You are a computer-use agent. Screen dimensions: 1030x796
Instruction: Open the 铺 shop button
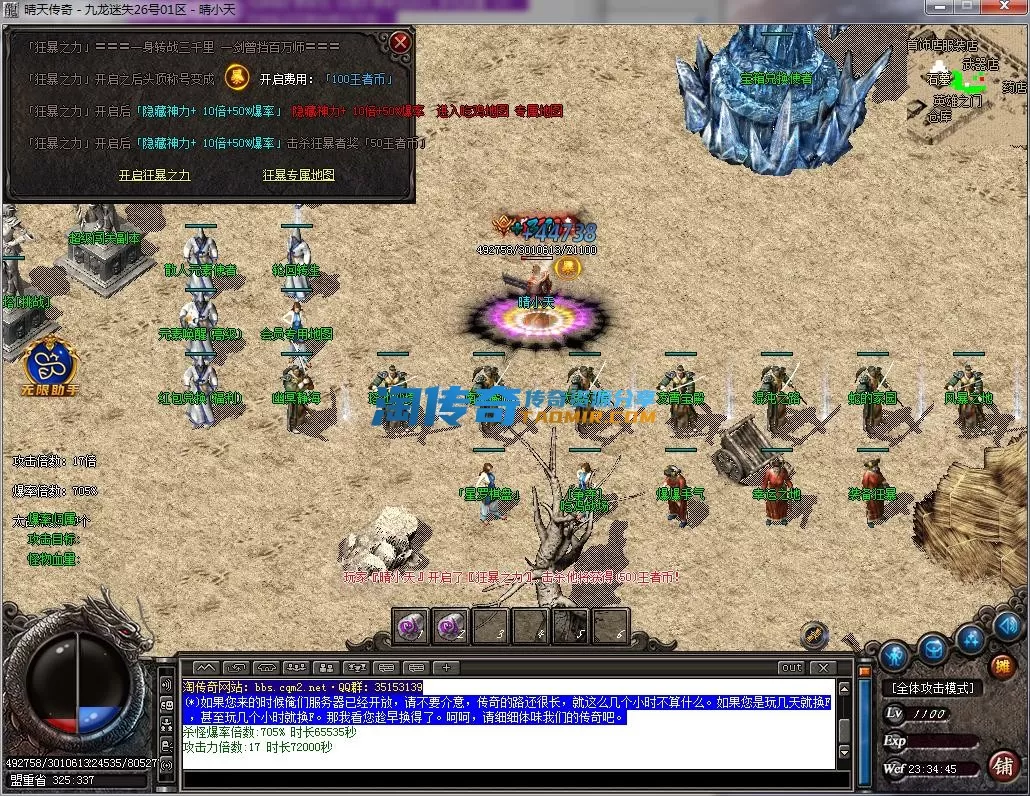tap(1003, 765)
